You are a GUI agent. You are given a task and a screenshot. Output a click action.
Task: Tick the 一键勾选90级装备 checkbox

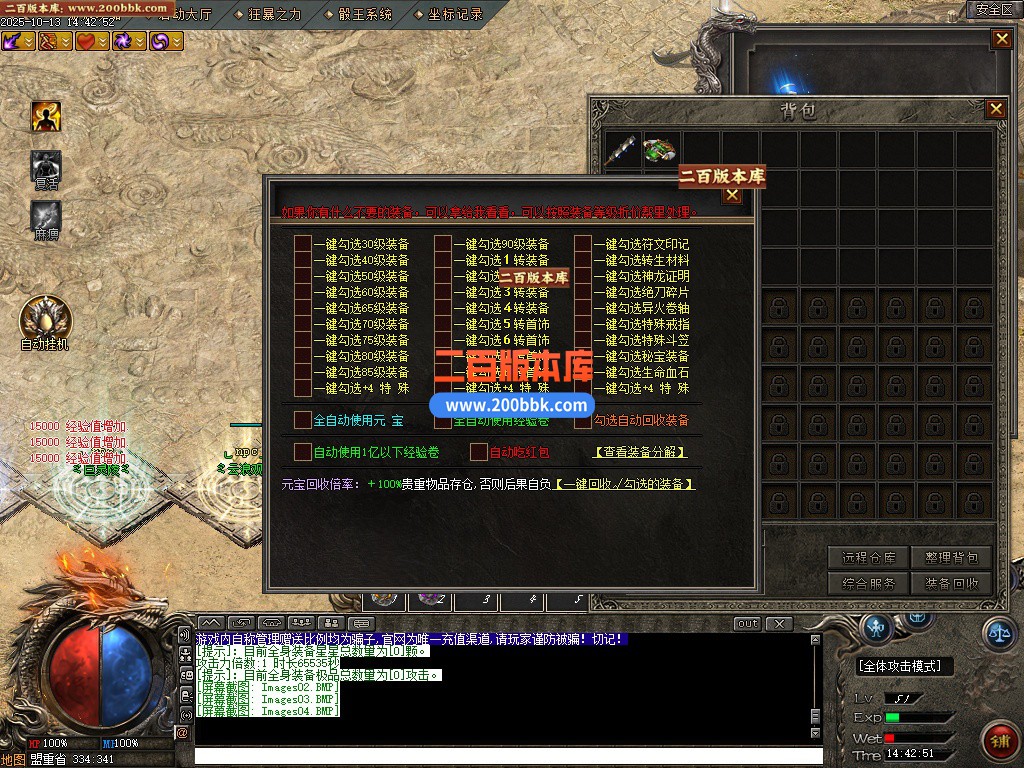443,244
